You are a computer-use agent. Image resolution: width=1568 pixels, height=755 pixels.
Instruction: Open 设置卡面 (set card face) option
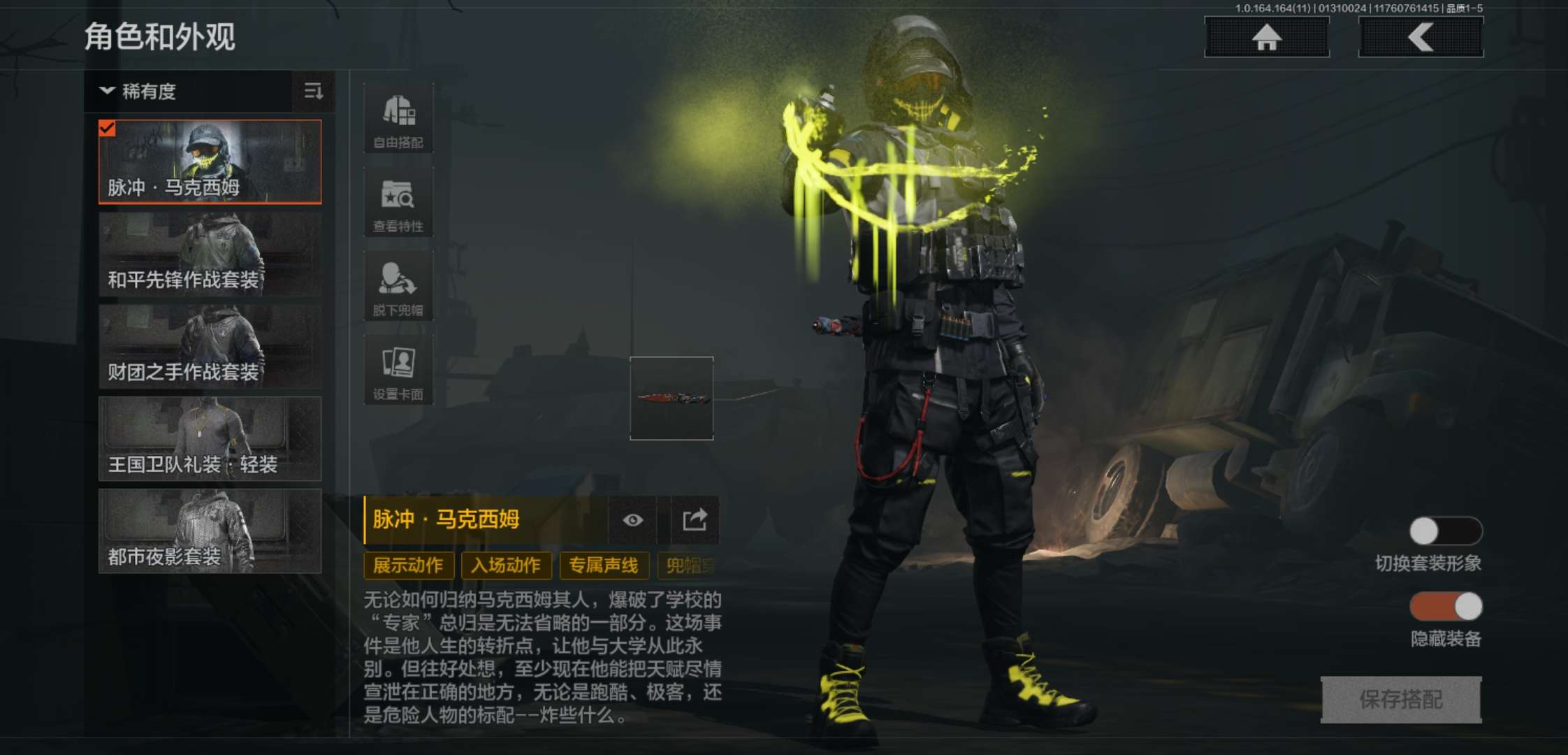click(398, 369)
